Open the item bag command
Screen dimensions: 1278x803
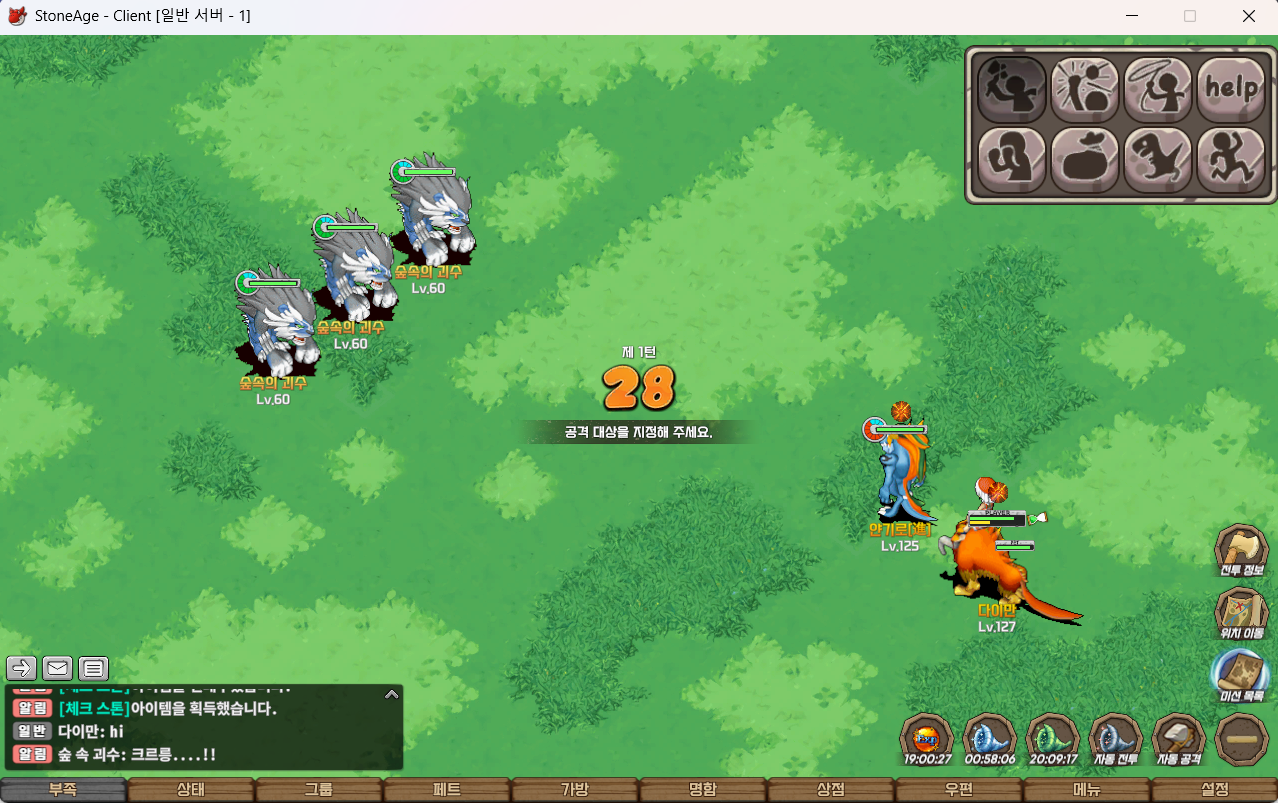point(1085,159)
